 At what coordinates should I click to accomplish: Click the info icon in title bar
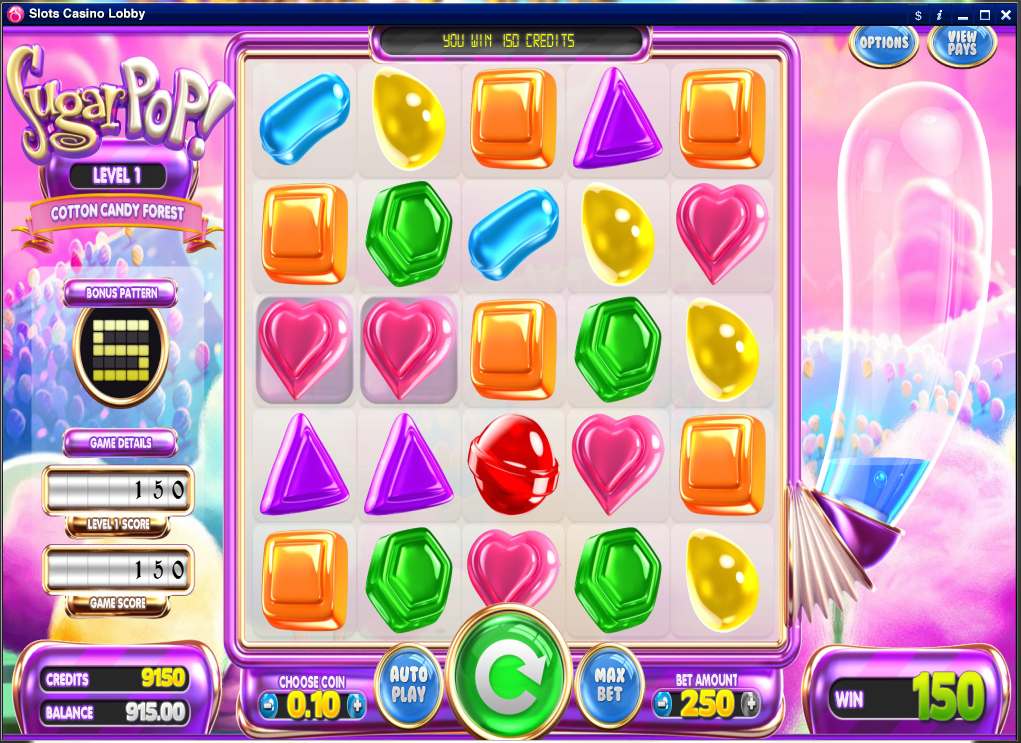point(939,15)
